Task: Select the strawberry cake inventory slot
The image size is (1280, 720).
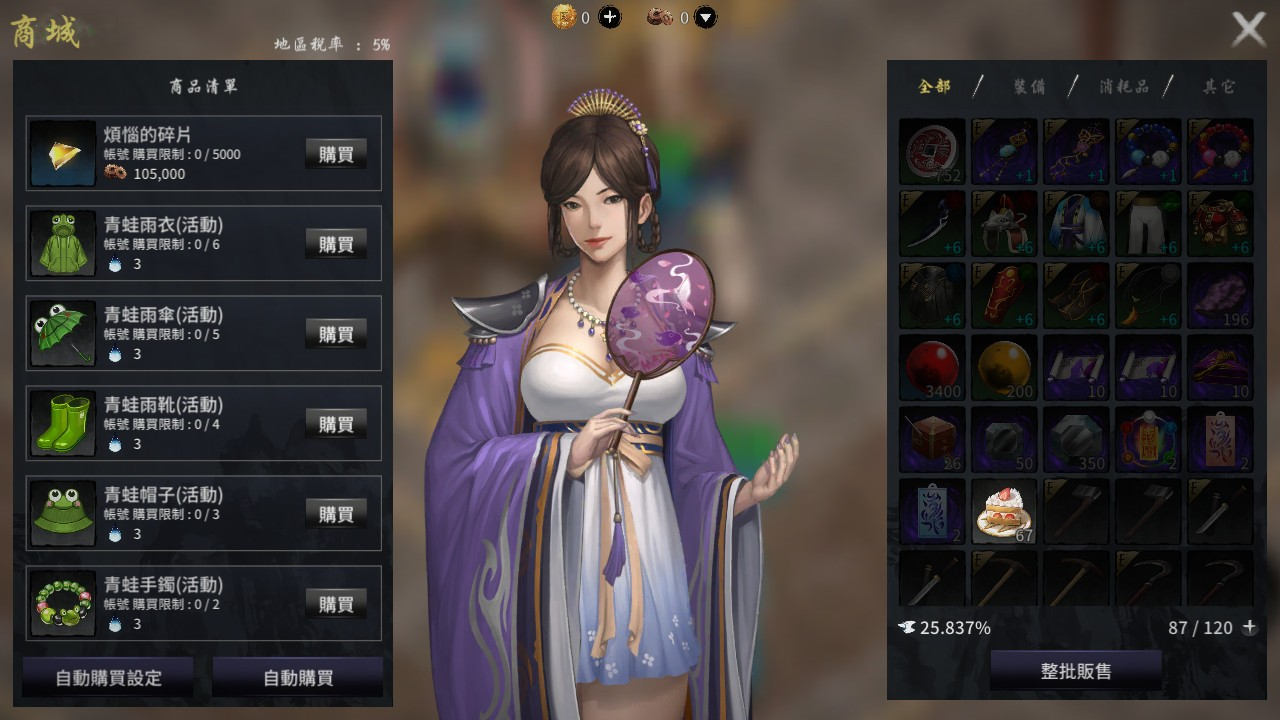Action: point(1004,512)
